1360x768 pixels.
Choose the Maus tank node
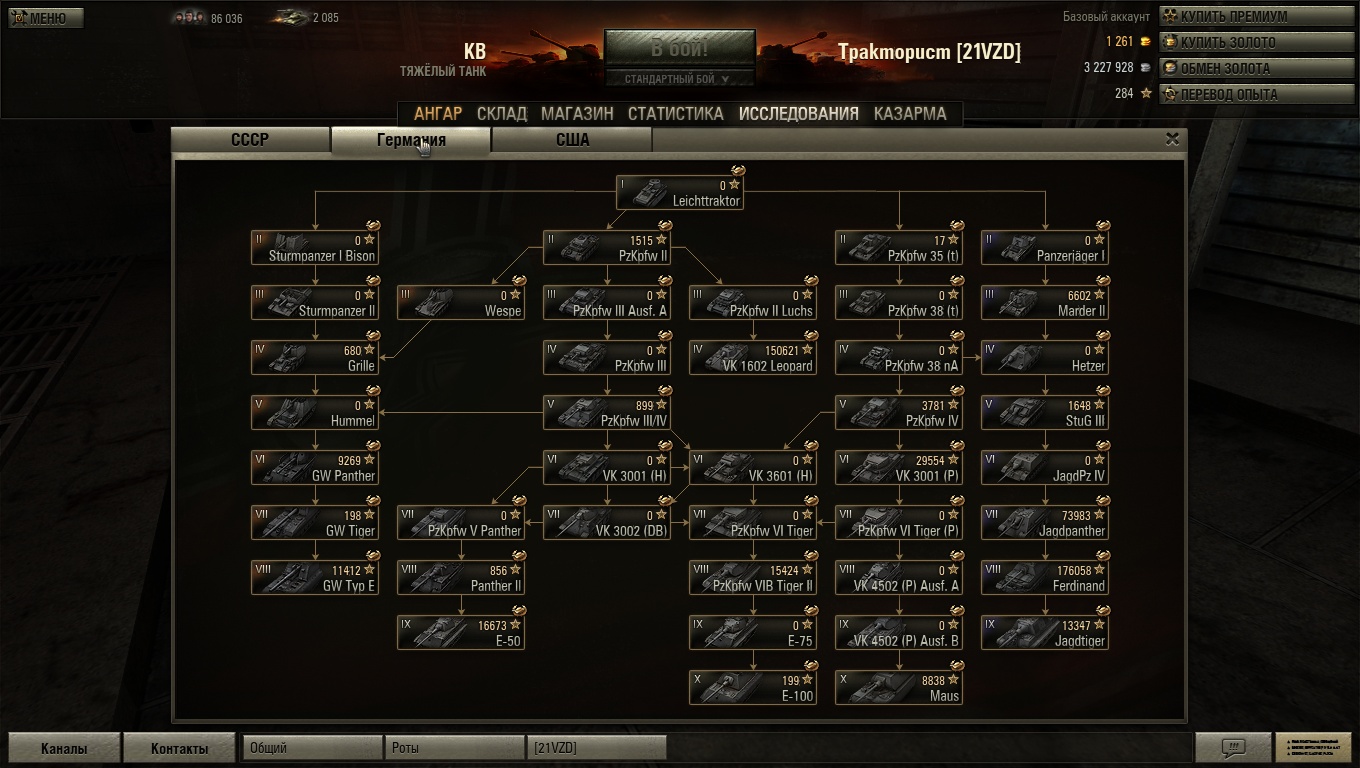point(899,688)
